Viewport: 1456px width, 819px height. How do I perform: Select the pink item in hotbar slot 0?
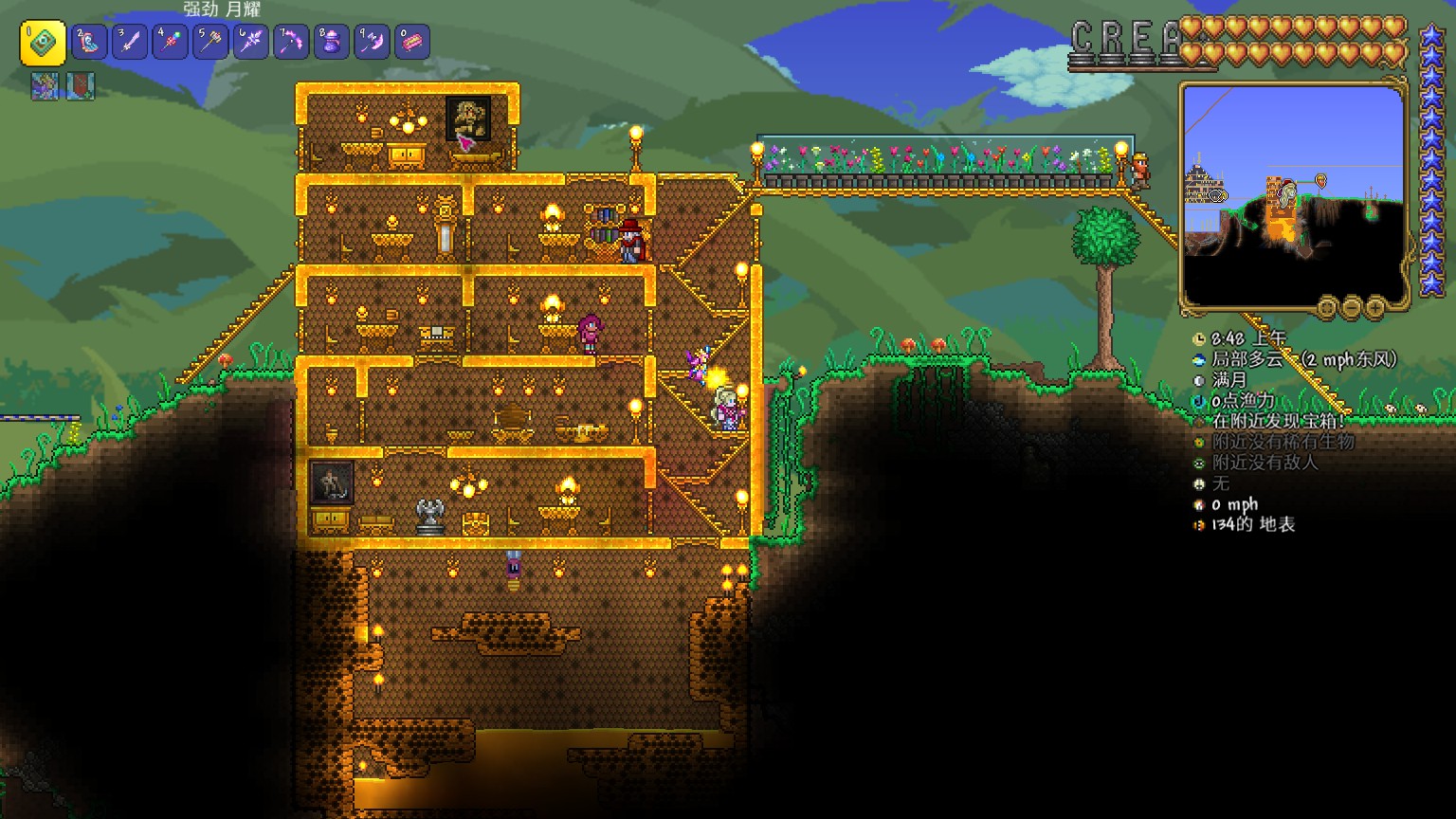pyautogui.click(x=412, y=43)
